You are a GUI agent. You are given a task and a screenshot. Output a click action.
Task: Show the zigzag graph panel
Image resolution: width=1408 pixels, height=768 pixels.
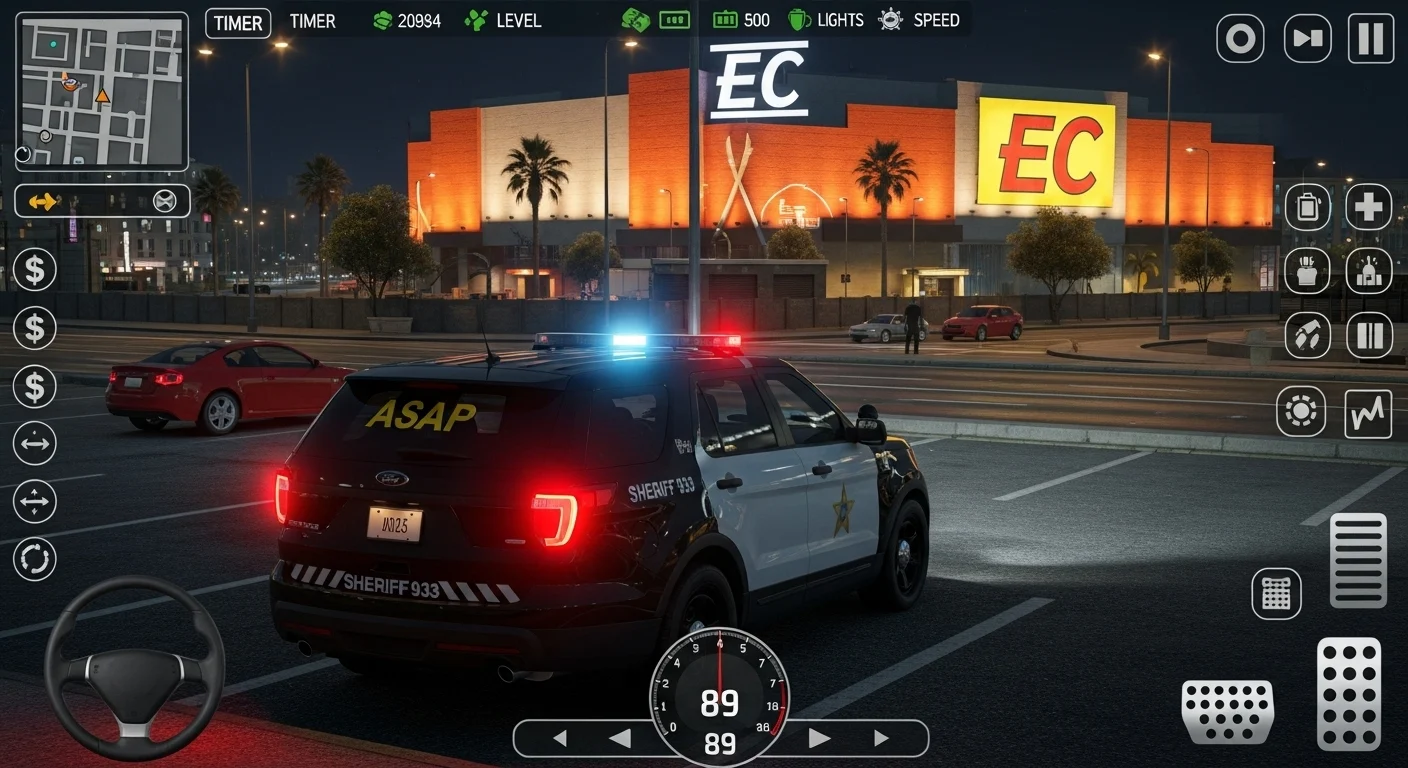coord(1367,413)
